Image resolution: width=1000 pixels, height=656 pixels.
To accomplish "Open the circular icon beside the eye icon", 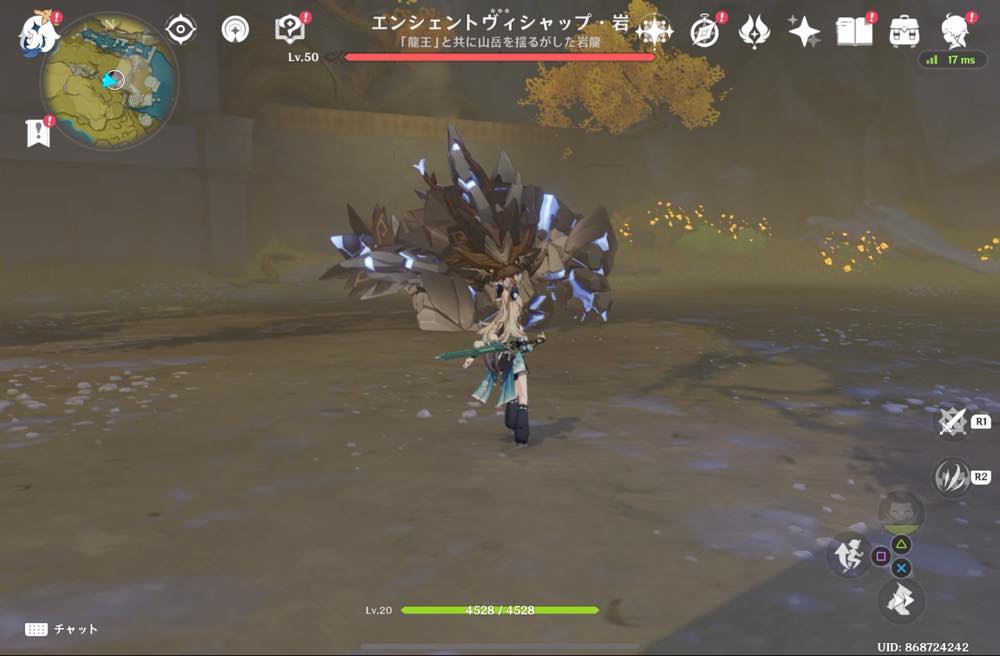I will tap(235, 30).
